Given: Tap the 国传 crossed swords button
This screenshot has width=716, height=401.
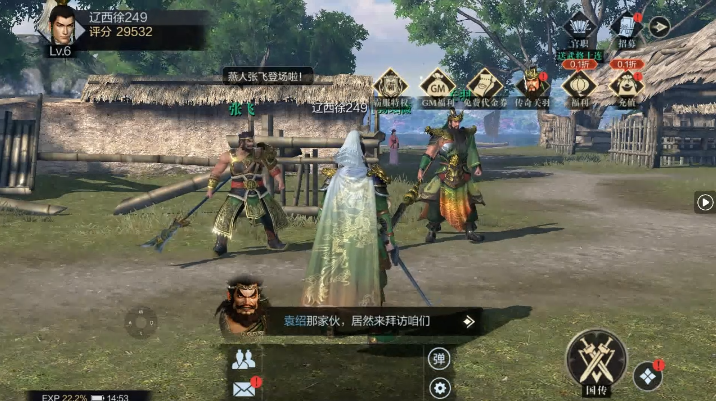Looking at the screenshot, I should pyautogui.click(x=596, y=359).
